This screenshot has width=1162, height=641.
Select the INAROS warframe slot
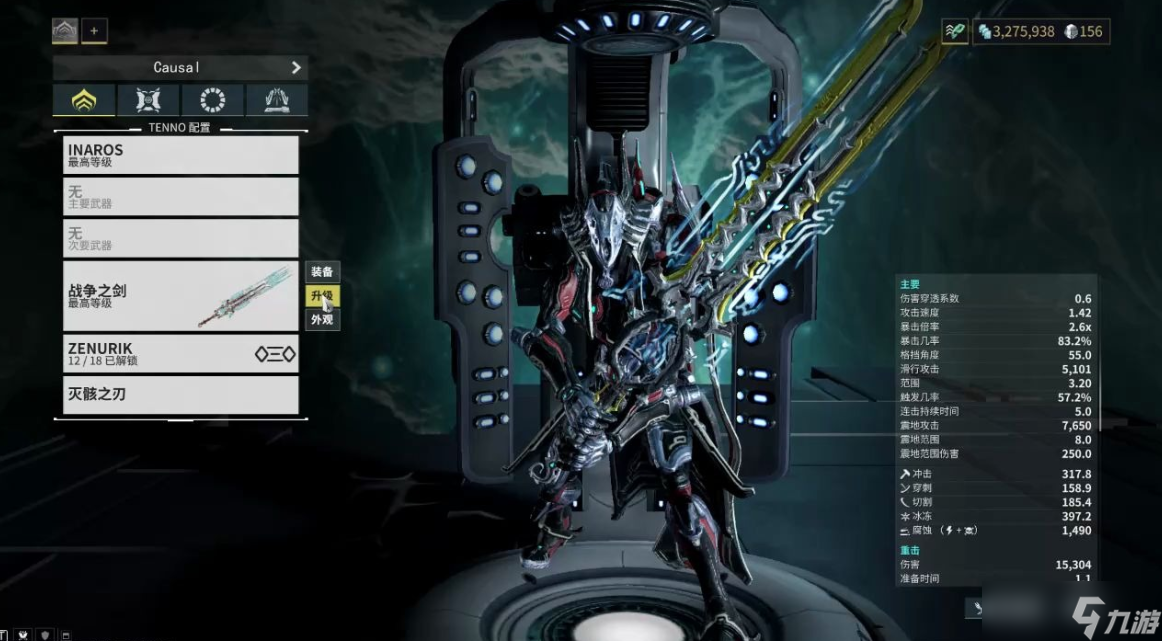coord(180,155)
